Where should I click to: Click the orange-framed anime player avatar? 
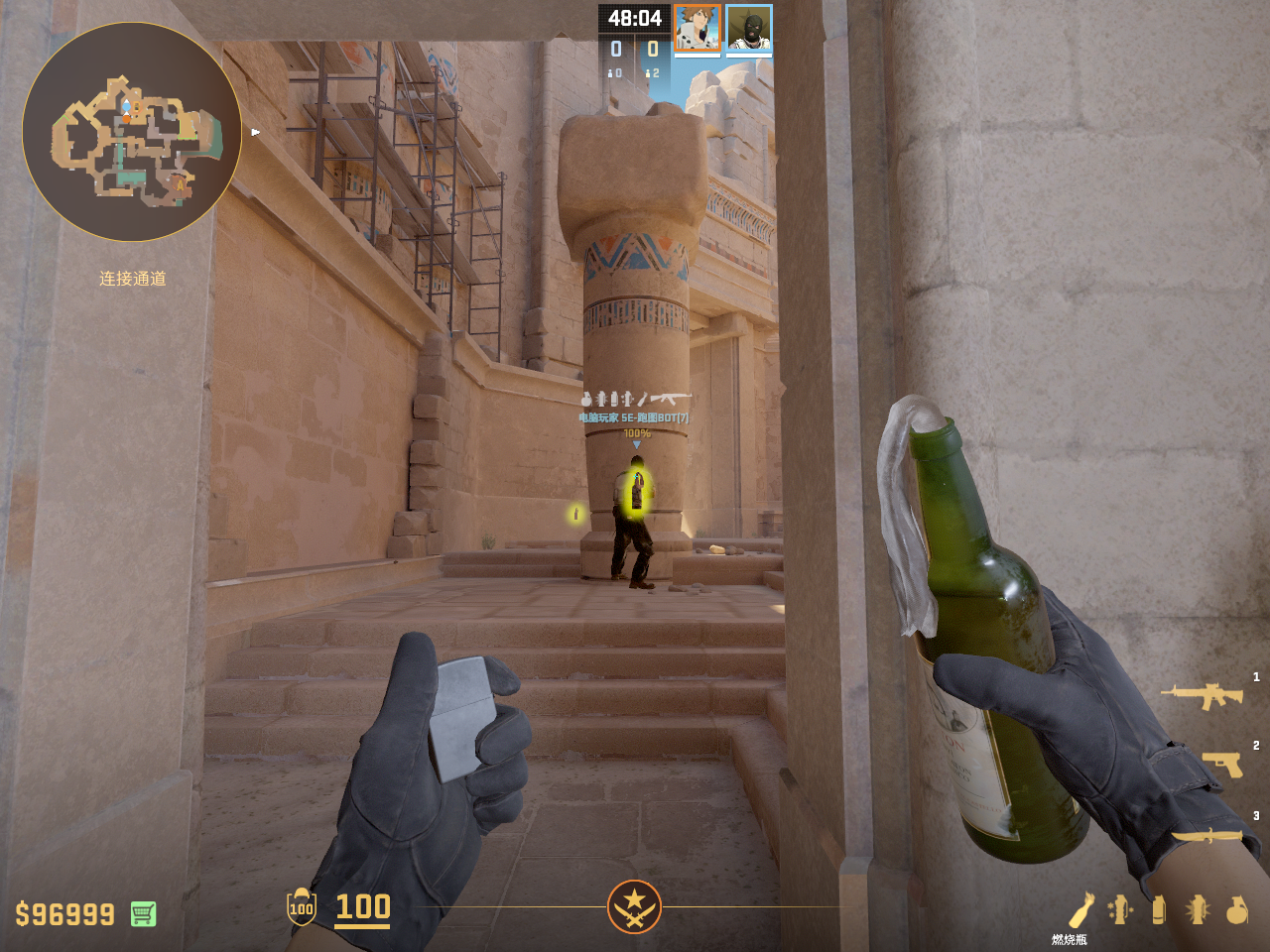698,28
